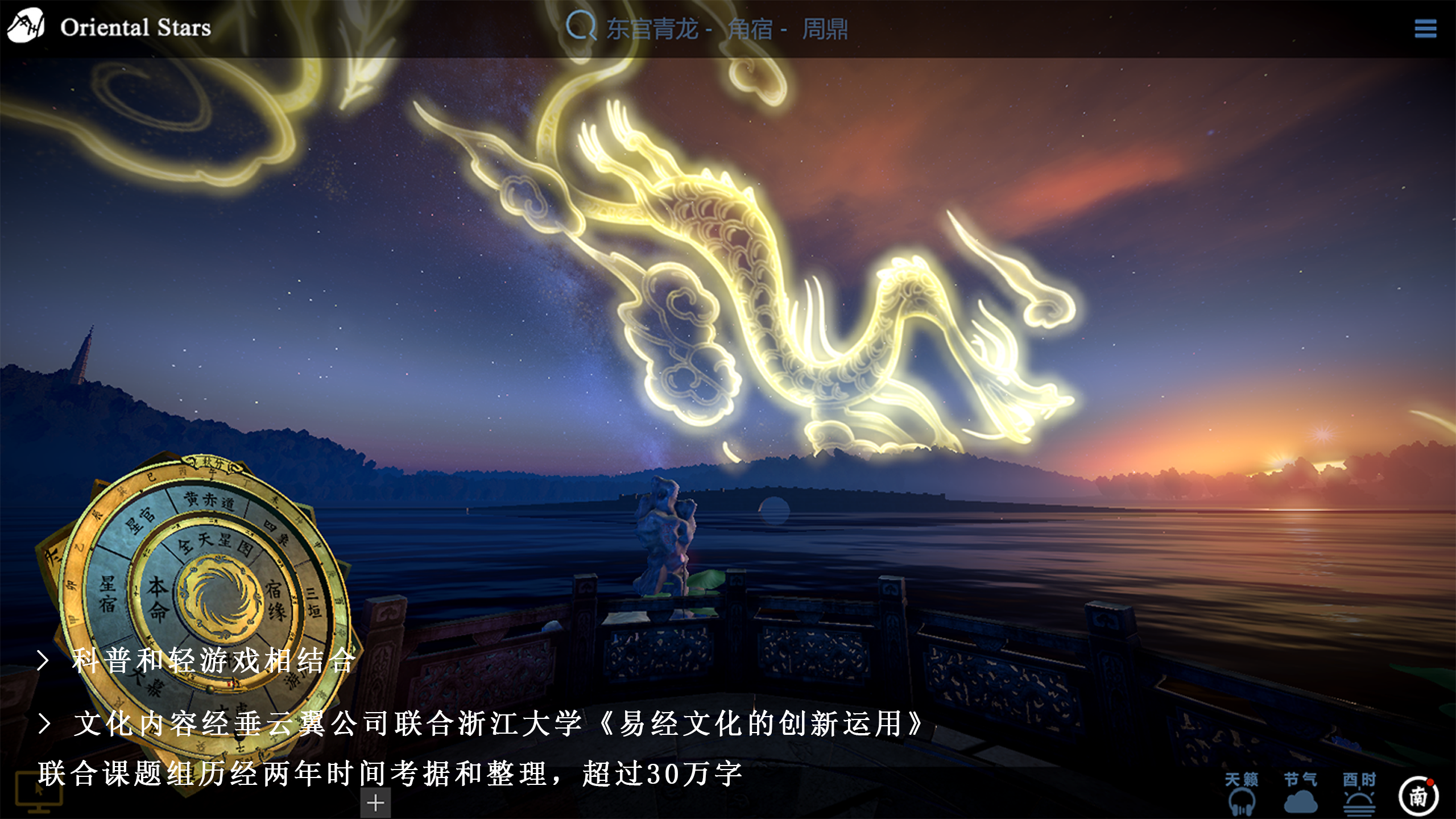Choose 黄赤道 on the star wheel
Screen dimensions: 1456x819
(209, 501)
